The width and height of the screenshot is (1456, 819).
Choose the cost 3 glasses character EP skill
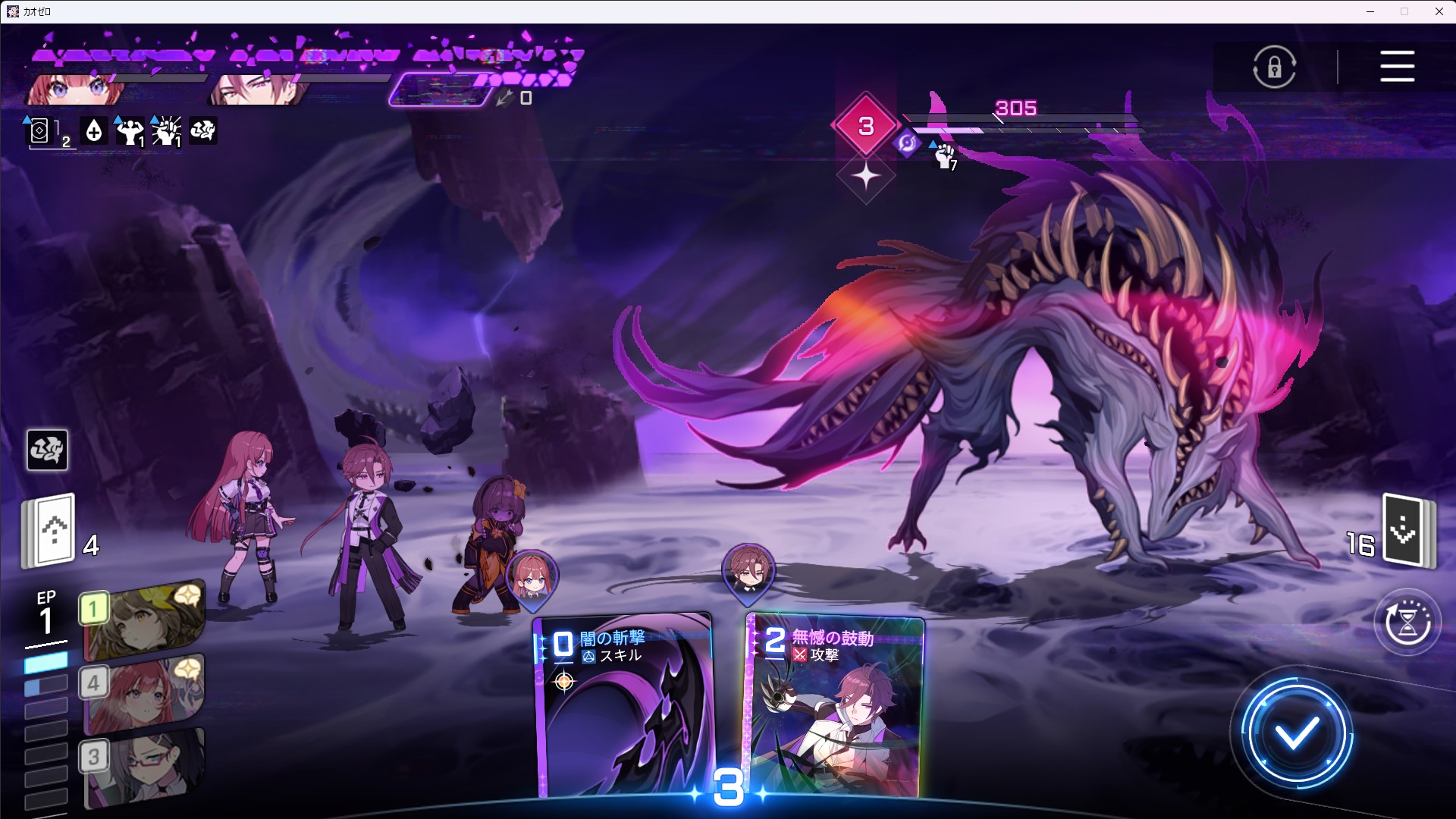click(x=143, y=767)
